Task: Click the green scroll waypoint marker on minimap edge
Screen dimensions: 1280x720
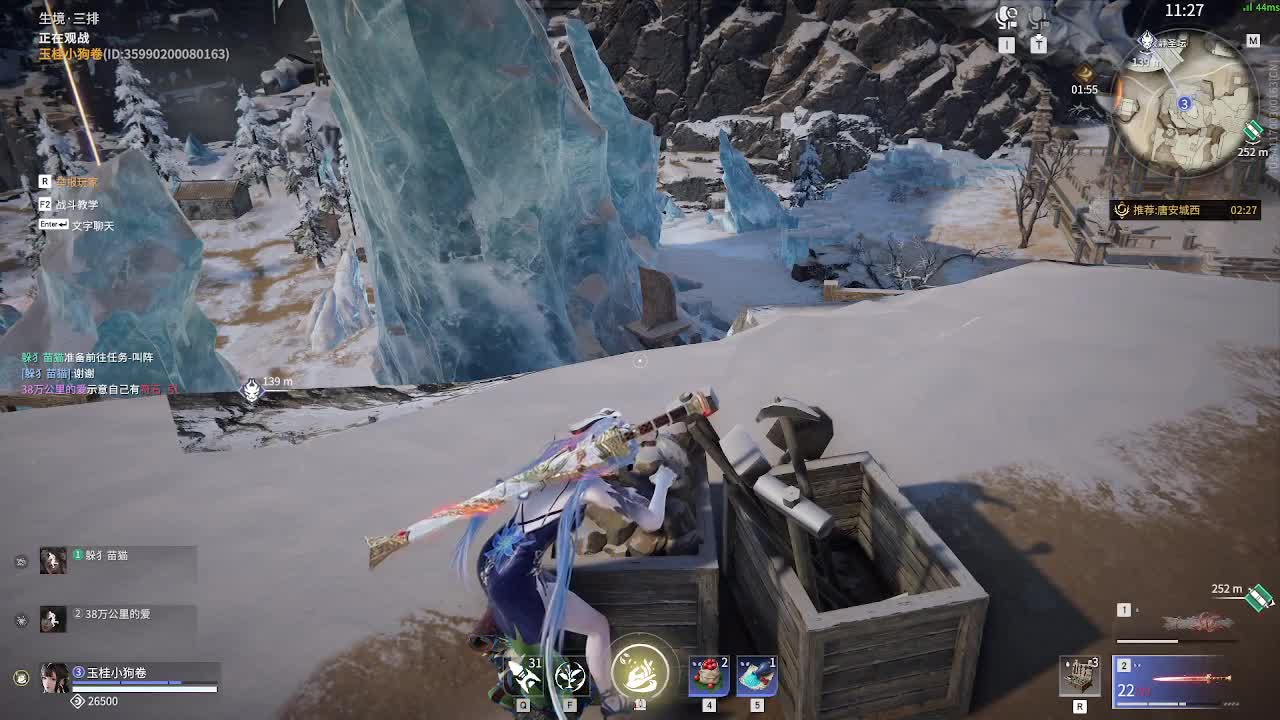Action: (x=1254, y=131)
